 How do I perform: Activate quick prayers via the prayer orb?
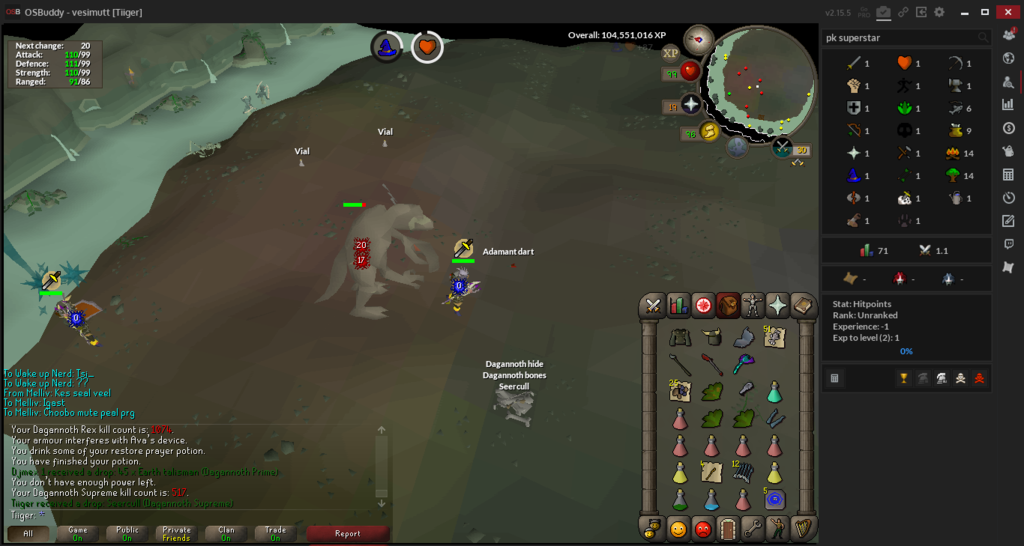tap(691, 104)
